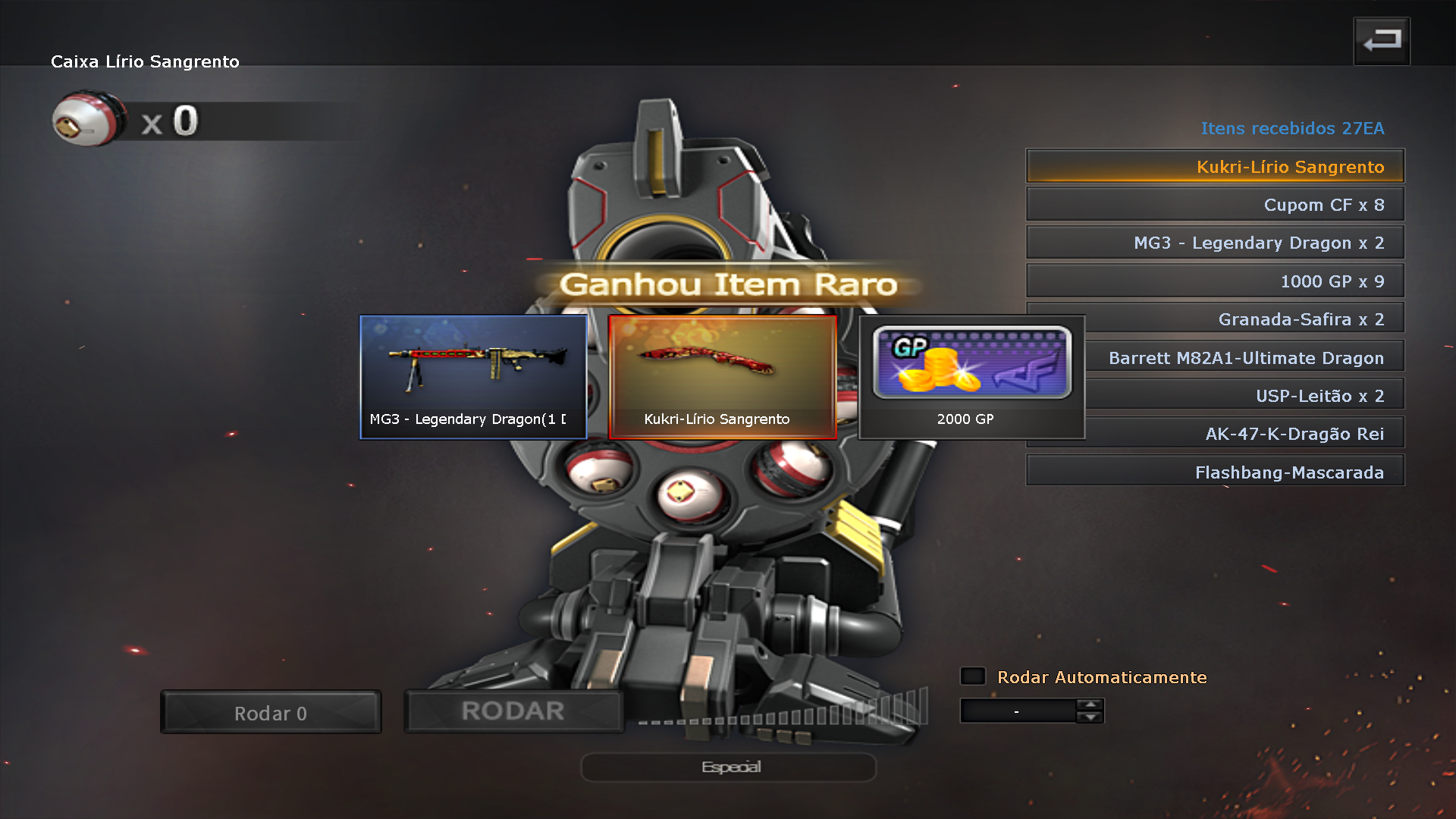Screen dimensions: 1456x819
Task: Highlight Kukri-Lírio Sangrento in received list
Action: (1215, 167)
